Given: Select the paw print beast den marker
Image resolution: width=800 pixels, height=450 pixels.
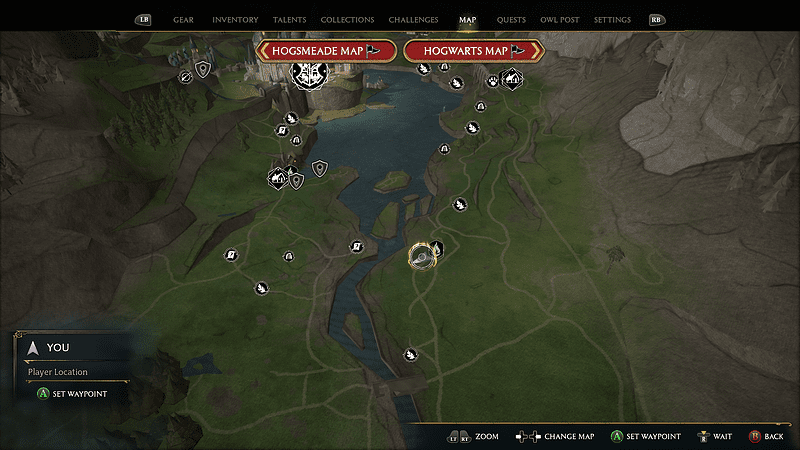Looking at the screenshot, I should (492, 81).
